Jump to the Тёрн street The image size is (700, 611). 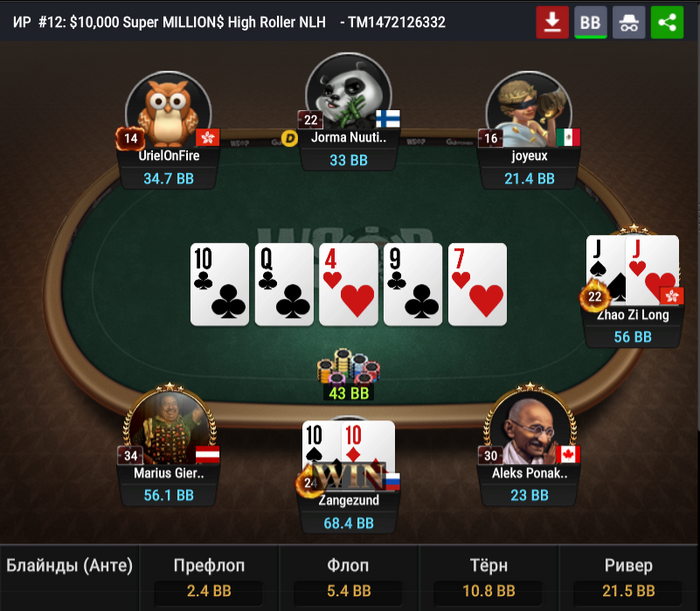[488, 578]
